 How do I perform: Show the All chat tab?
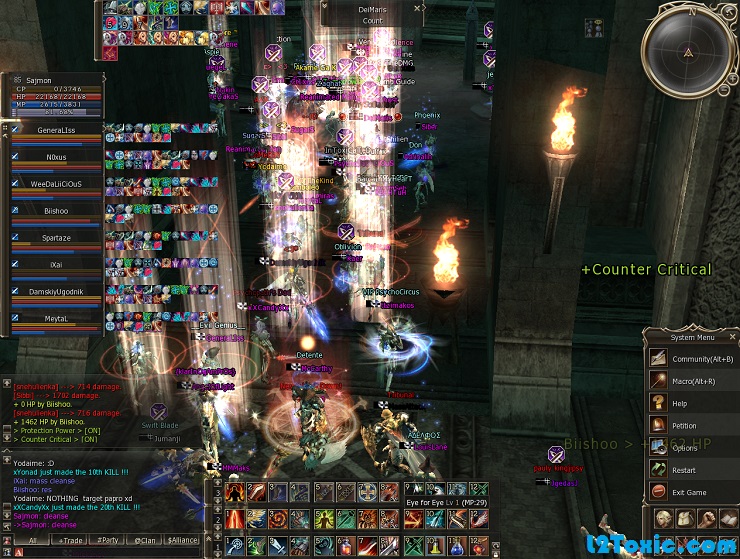[x=32, y=540]
